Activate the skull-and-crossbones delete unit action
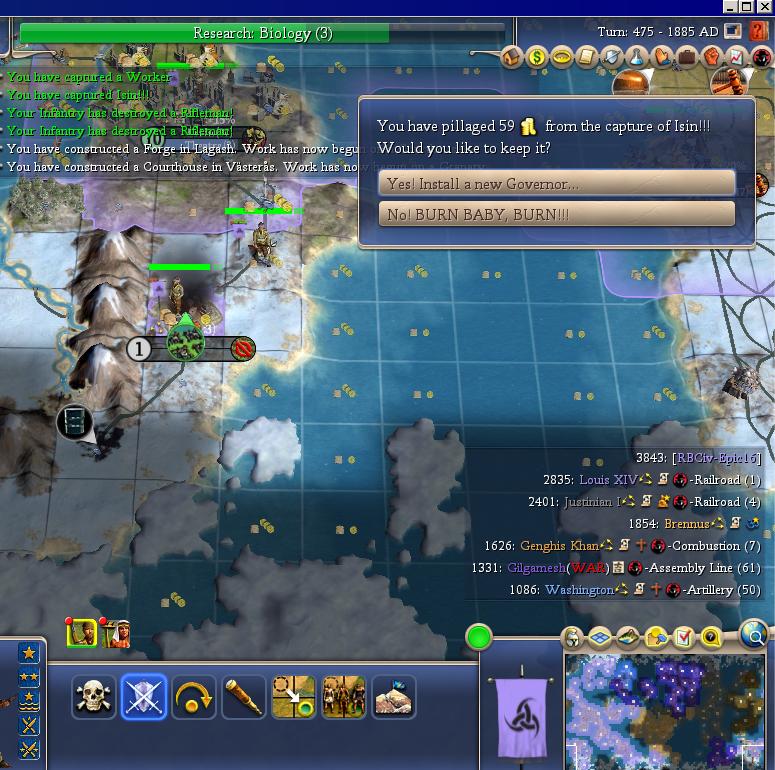 pos(94,697)
